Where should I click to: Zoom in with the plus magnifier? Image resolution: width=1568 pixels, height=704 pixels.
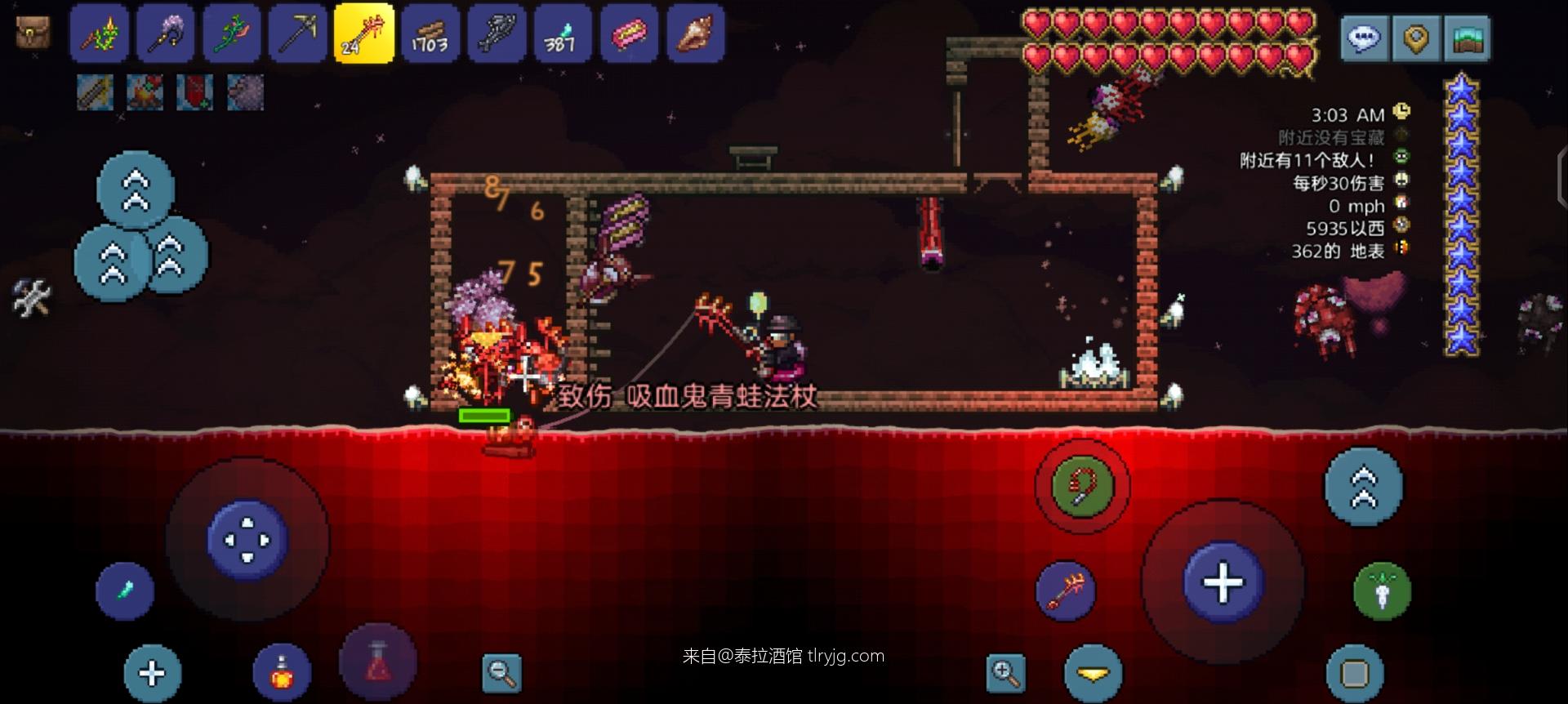(1005, 673)
